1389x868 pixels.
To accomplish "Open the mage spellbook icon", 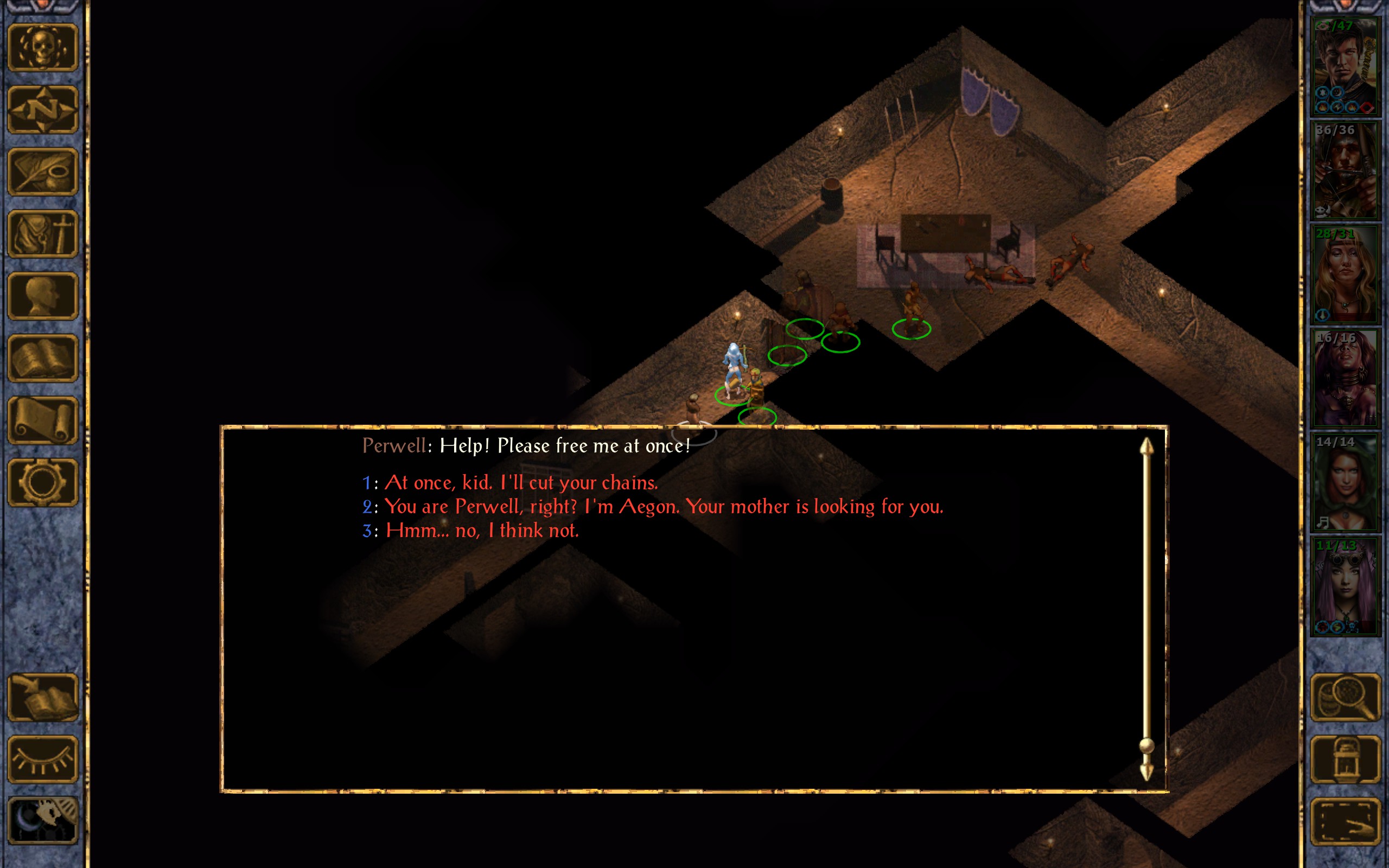I will pos(43,358).
